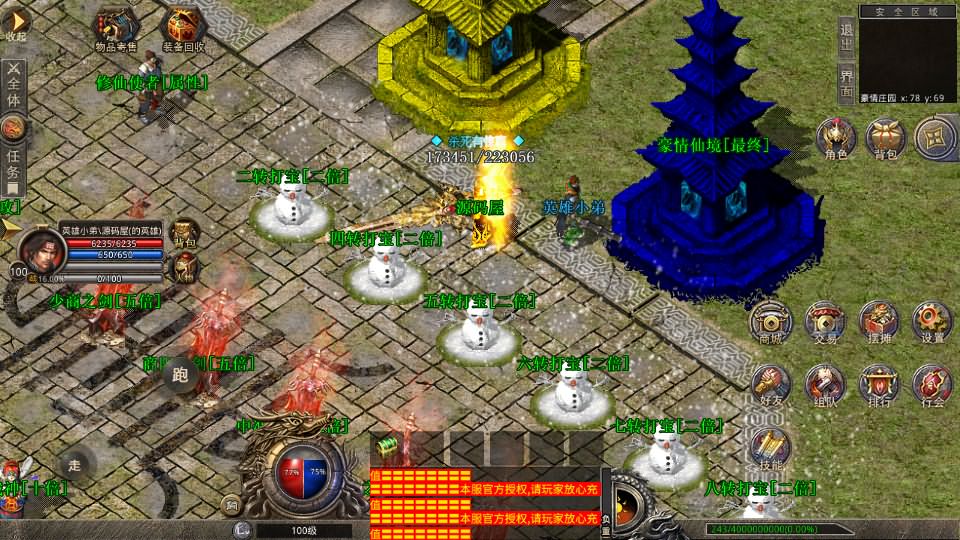Open the 摆摊 stall menu
Screen dimensions: 960x540
(879, 321)
